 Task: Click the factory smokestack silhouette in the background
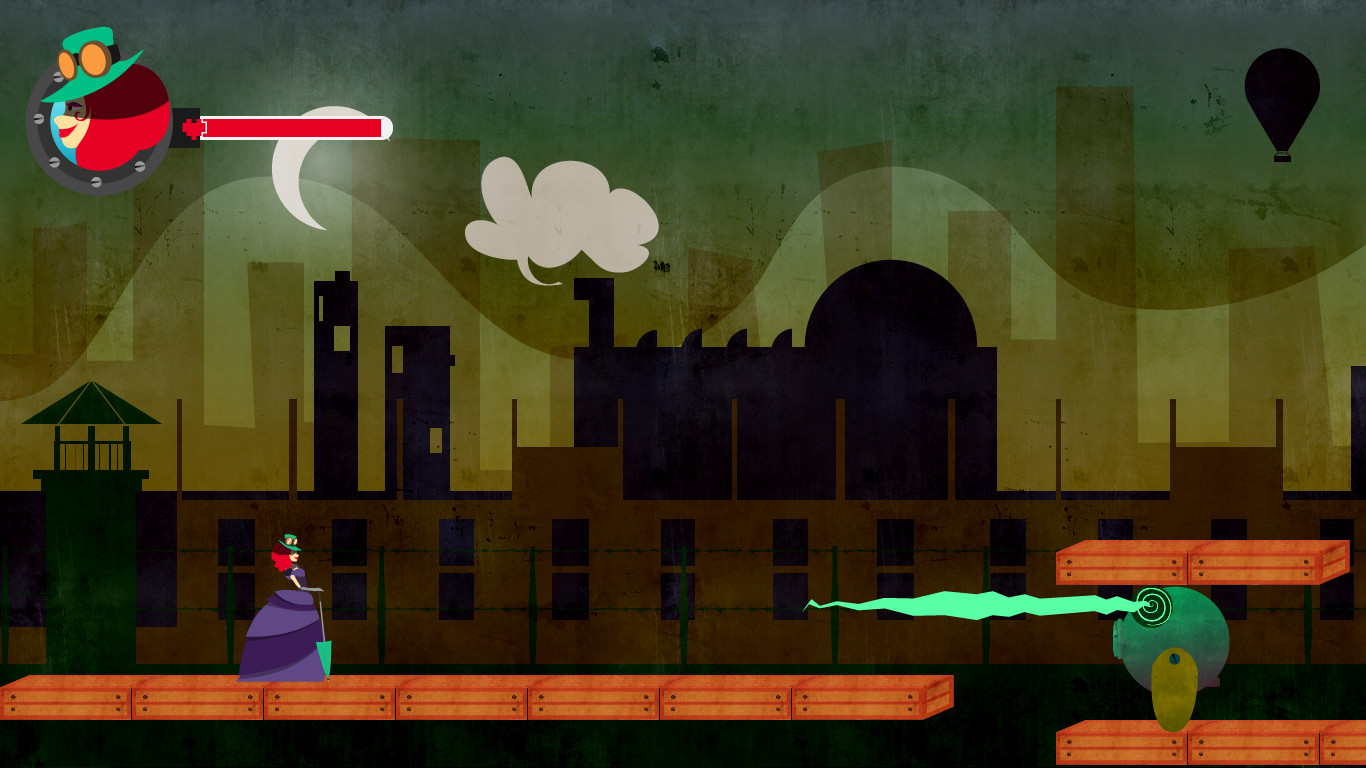[x=597, y=310]
